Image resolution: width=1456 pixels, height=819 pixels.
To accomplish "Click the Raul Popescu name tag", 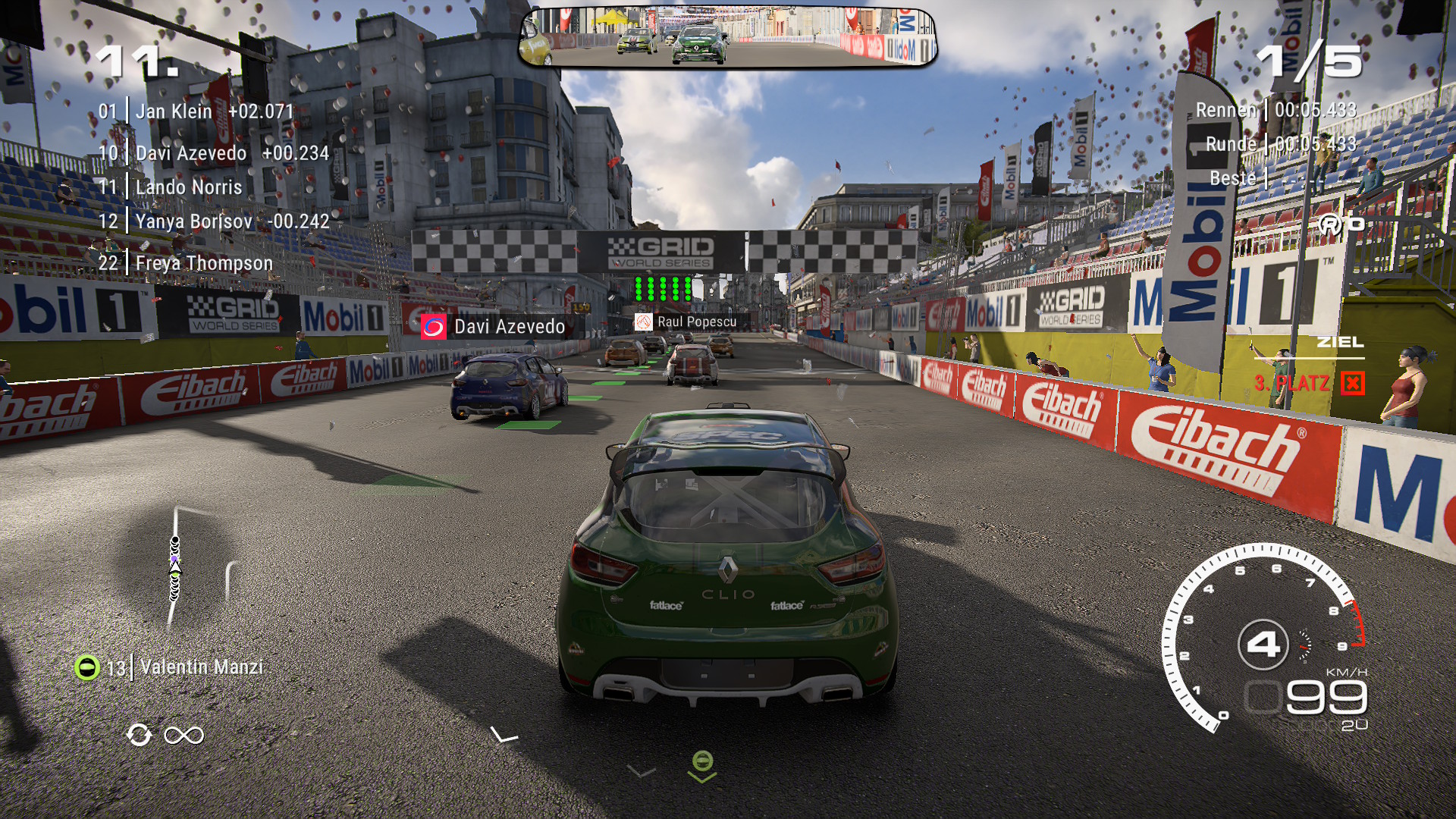I will (686, 322).
